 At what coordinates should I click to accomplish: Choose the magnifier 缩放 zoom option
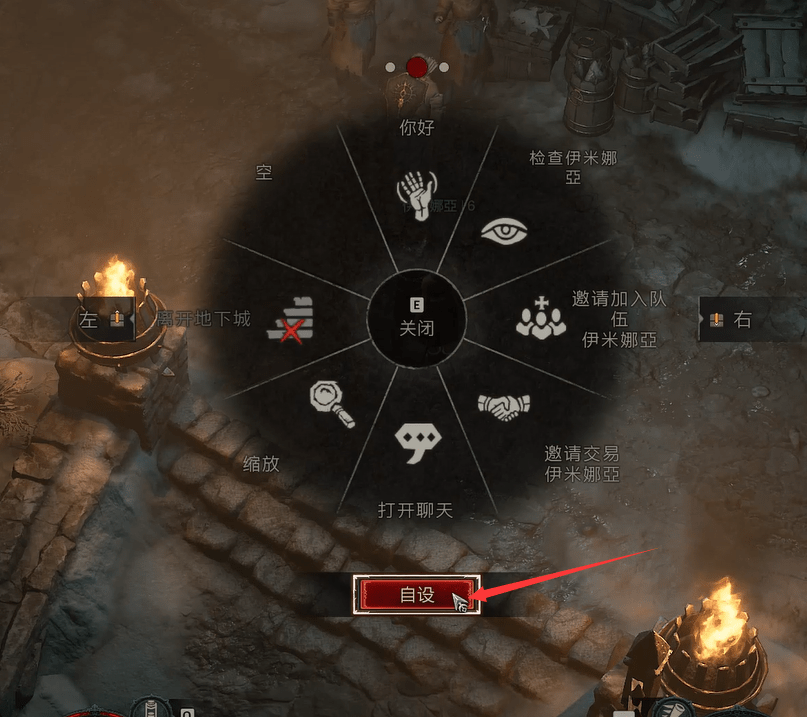pyautogui.click(x=332, y=404)
